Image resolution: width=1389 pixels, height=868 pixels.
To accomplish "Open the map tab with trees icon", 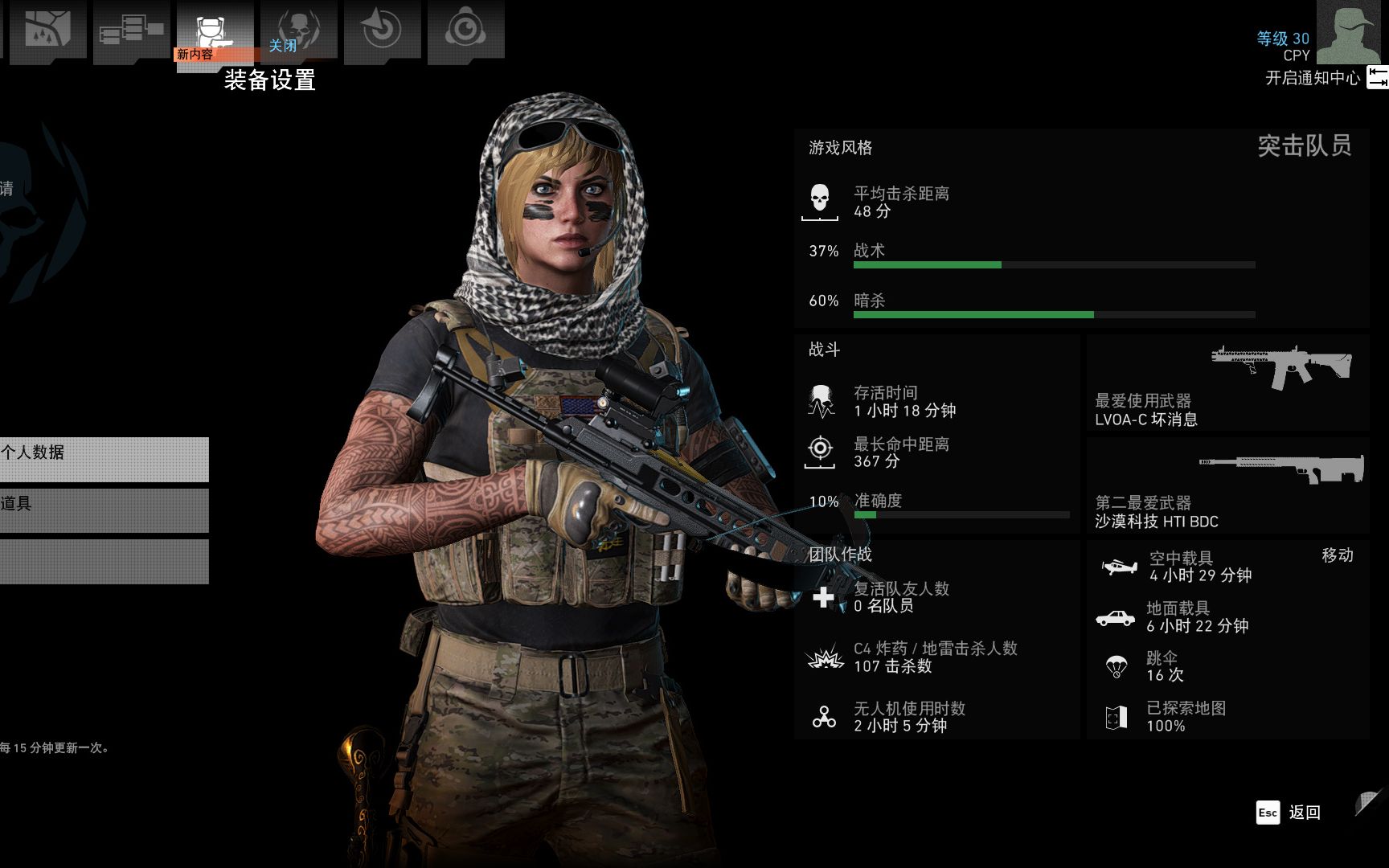I will 47,30.
